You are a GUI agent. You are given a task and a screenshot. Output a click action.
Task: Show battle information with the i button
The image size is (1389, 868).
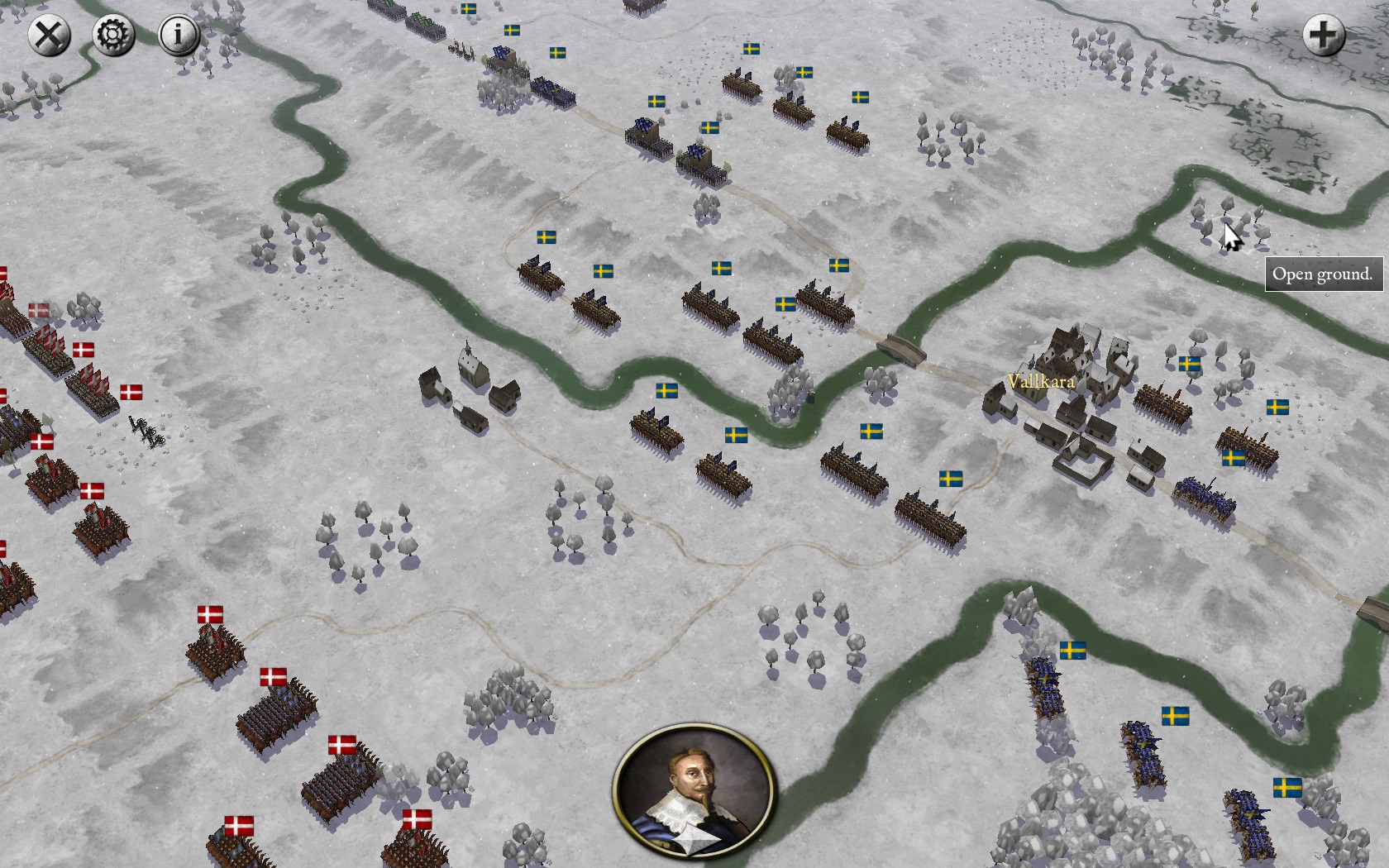pos(178,36)
